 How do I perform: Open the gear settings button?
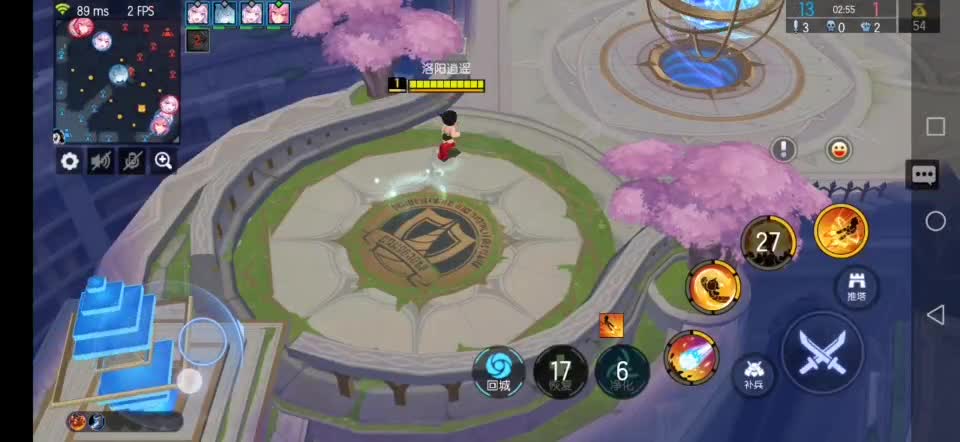pyautogui.click(x=69, y=161)
